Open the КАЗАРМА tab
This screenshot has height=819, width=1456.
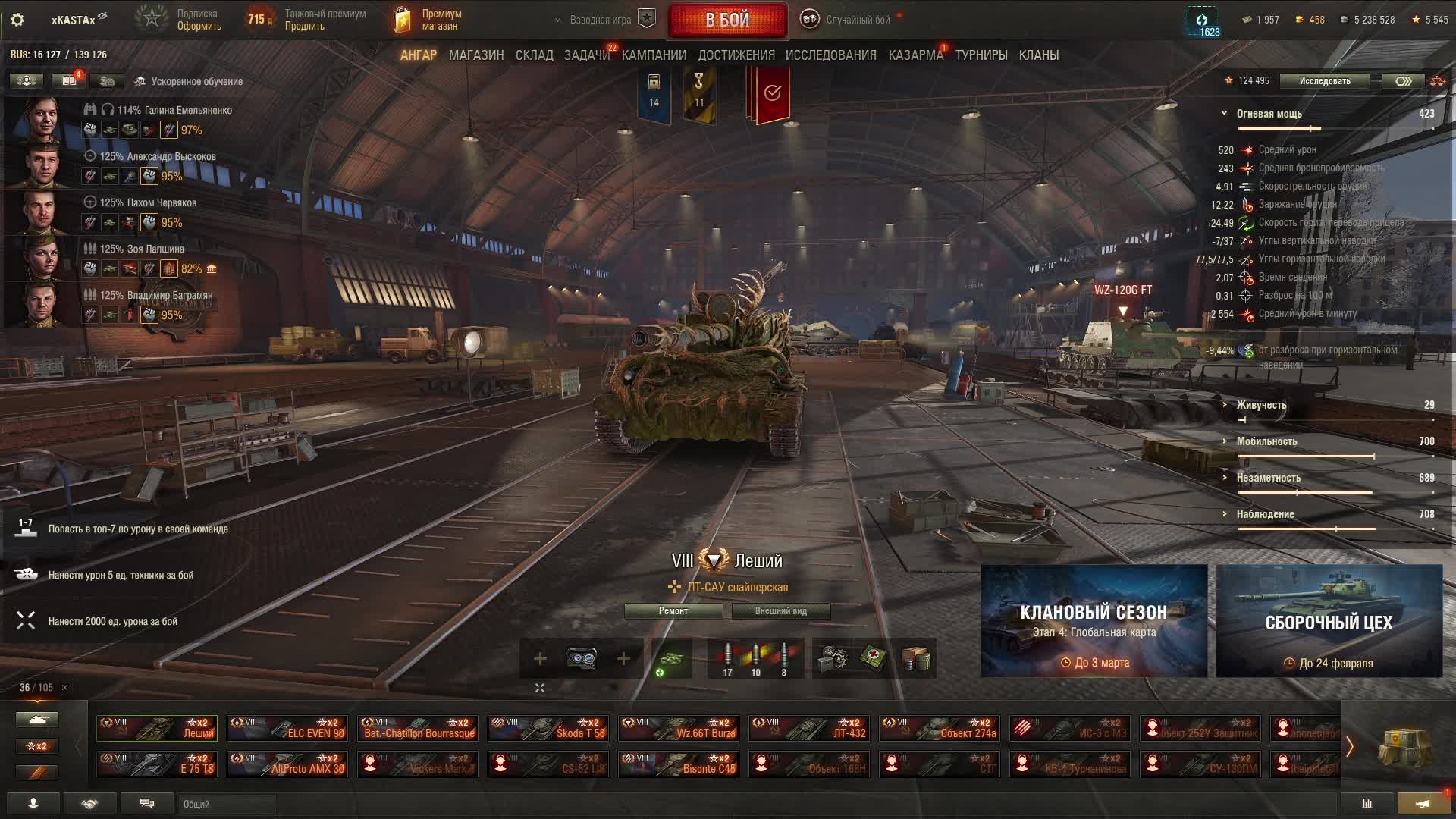click(x=915, y=55)
